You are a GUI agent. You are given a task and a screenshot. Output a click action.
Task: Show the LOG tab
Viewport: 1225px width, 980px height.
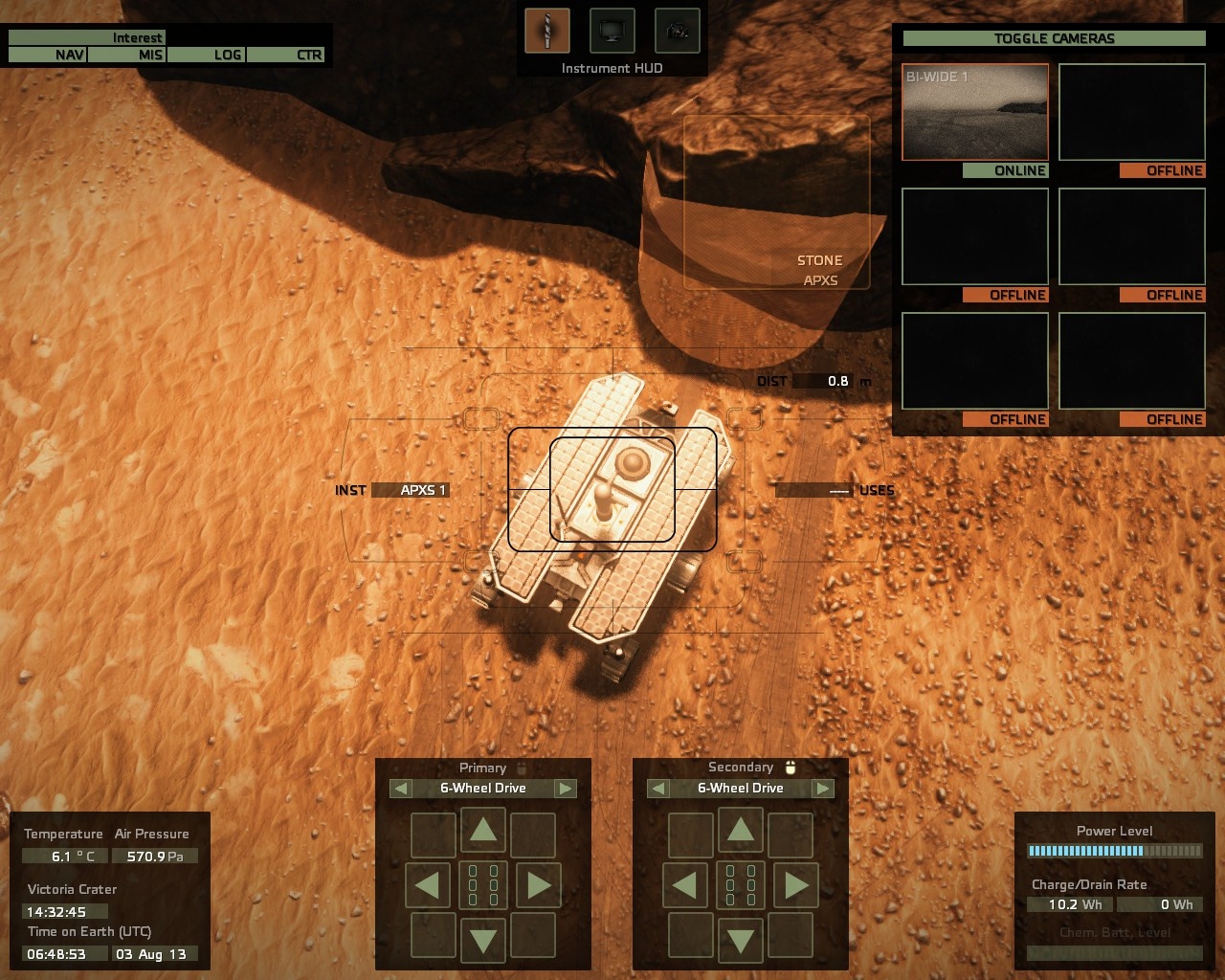pyautogui.click(x=207, y=55)
